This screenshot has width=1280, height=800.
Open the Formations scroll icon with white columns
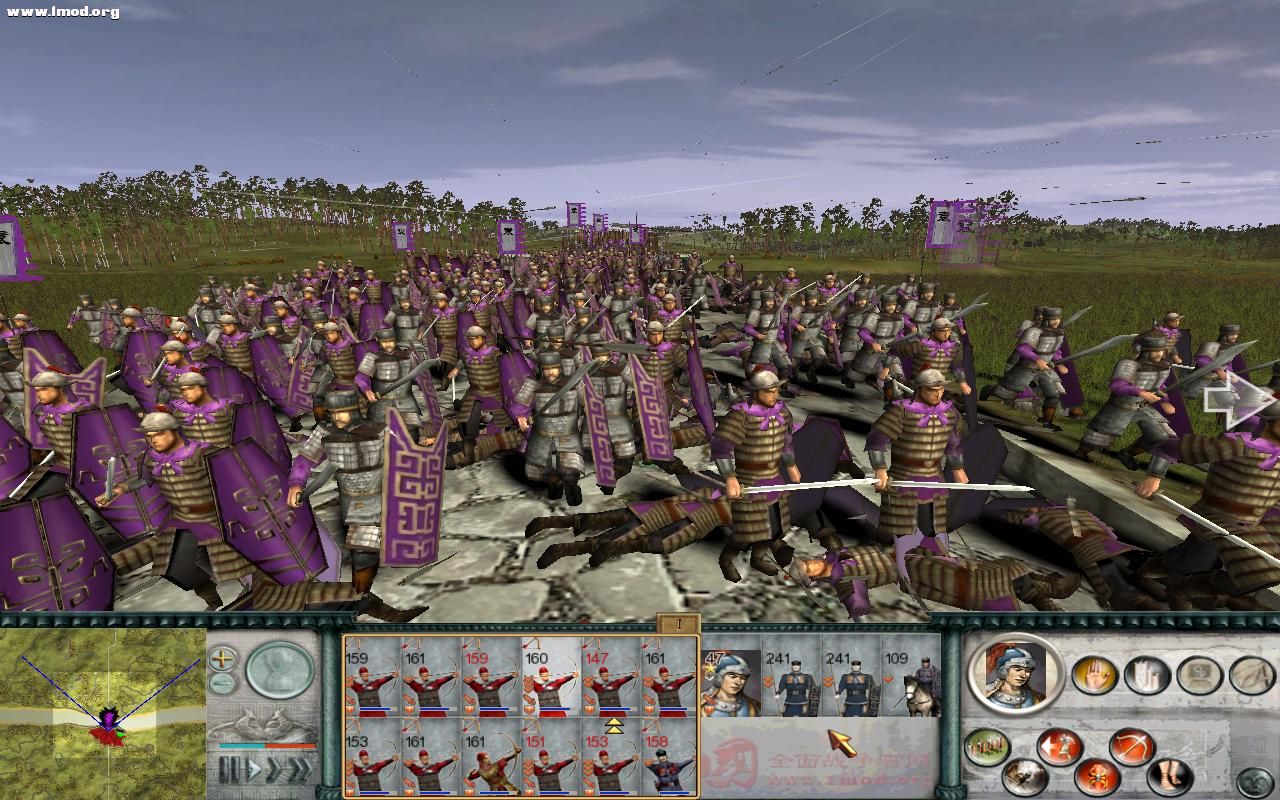tap(1146, 676)
